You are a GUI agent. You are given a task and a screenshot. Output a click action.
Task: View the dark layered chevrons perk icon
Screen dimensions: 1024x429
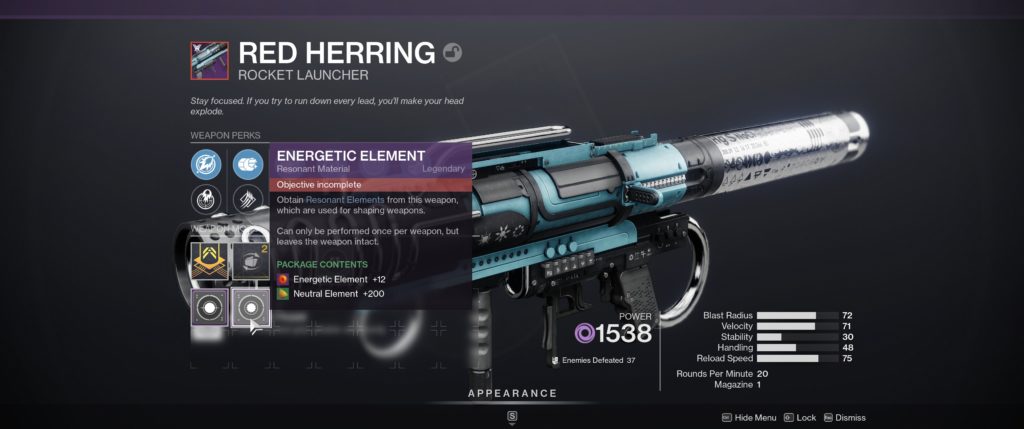click(247, 199)
